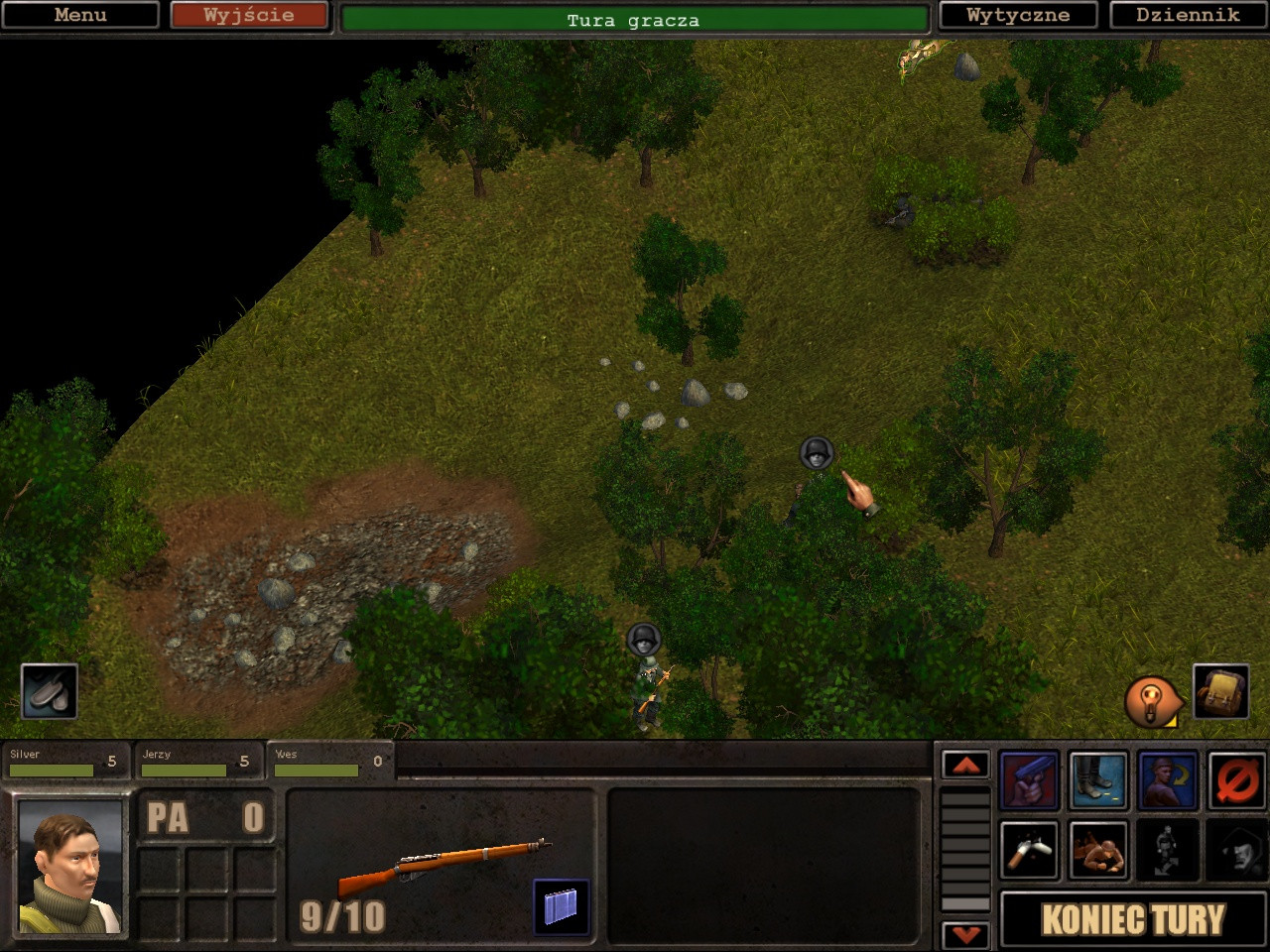Select squad member Silver's tab
The height and width of the screenshot is (952, 1270).
tap(64, 761)
